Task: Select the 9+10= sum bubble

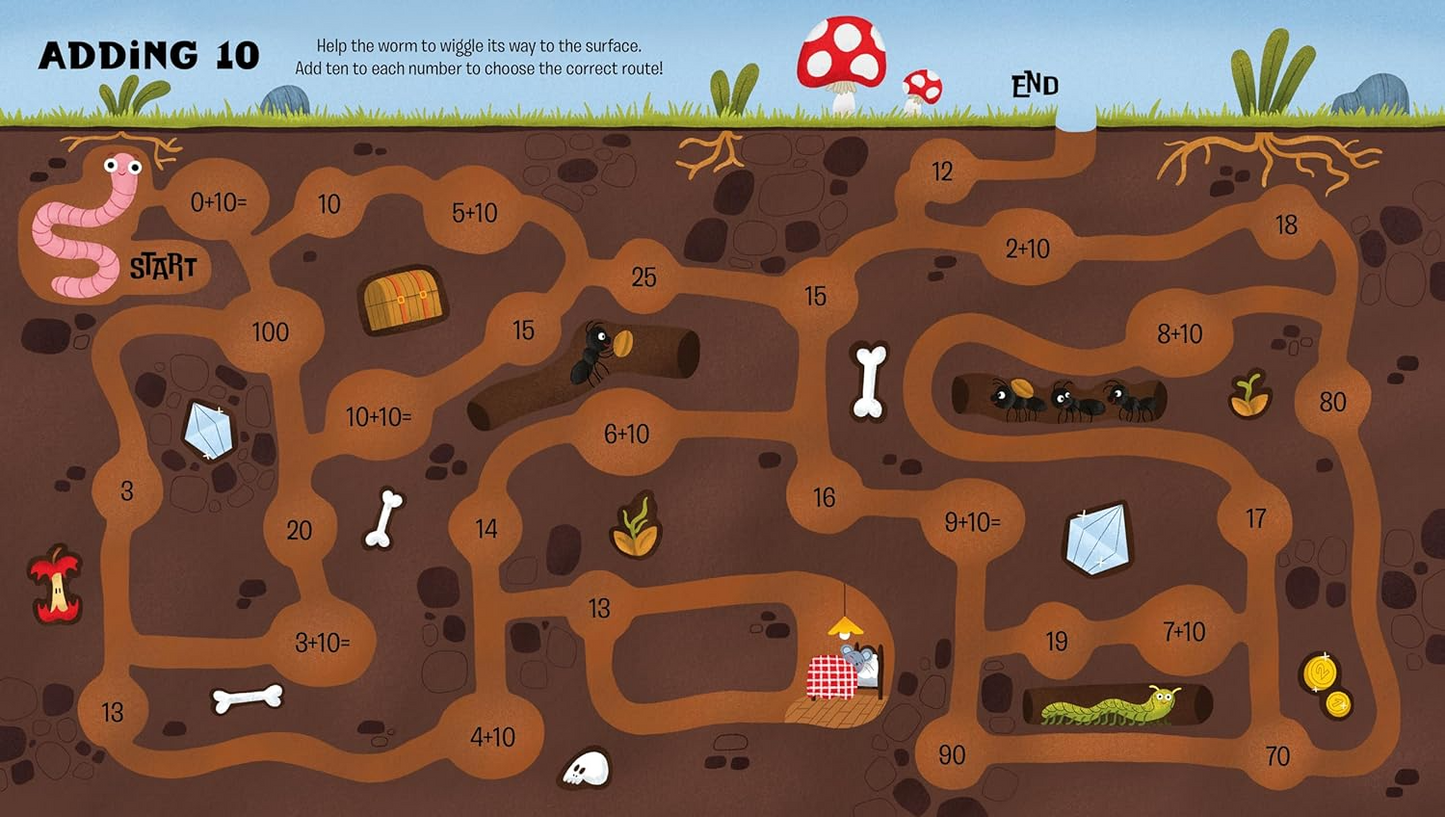Action: coord(971,521)
